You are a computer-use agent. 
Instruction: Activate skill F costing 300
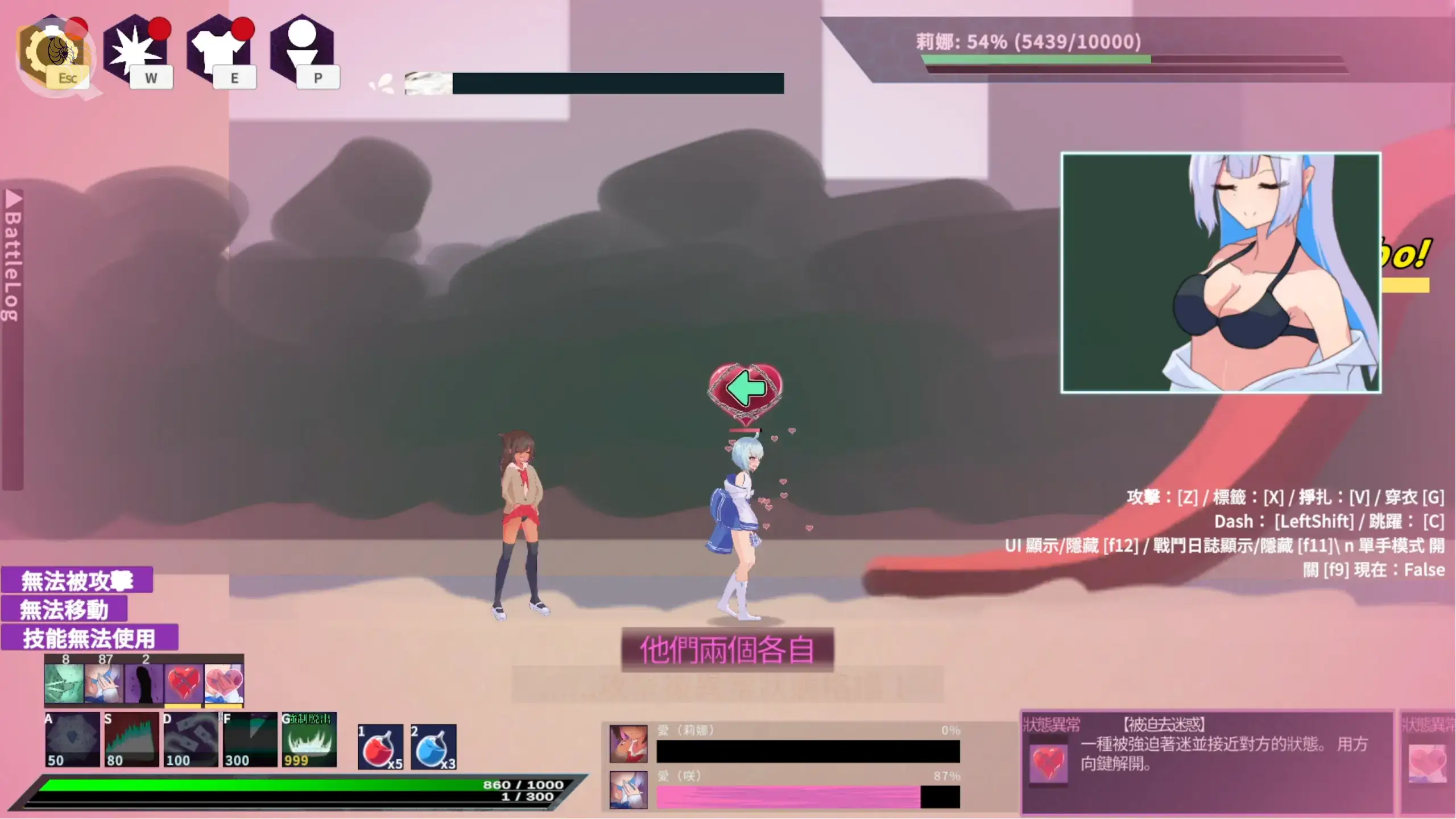click(x=250, y=739)
